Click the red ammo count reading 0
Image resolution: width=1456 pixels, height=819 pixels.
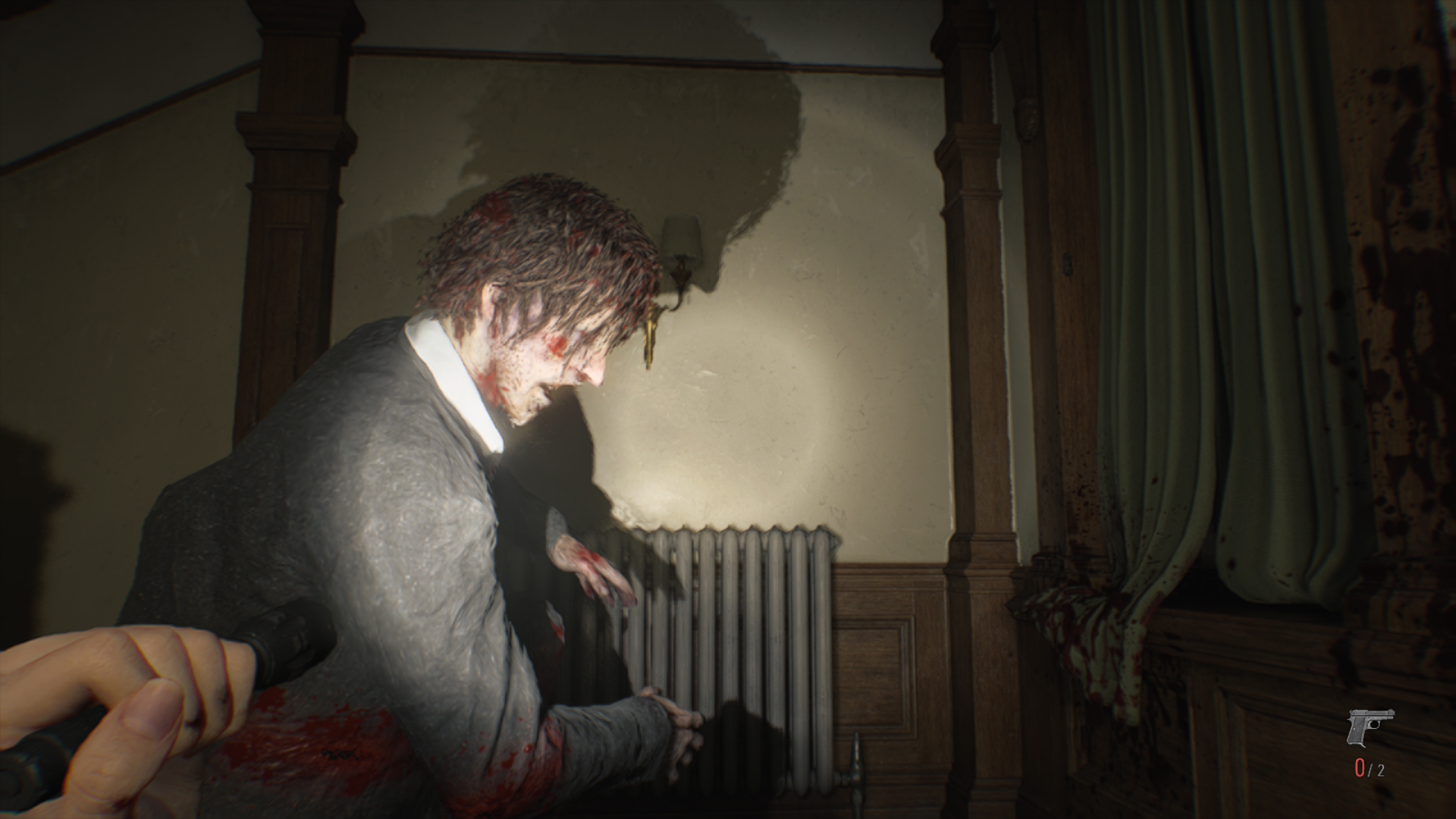click(x=1360, y=768)
